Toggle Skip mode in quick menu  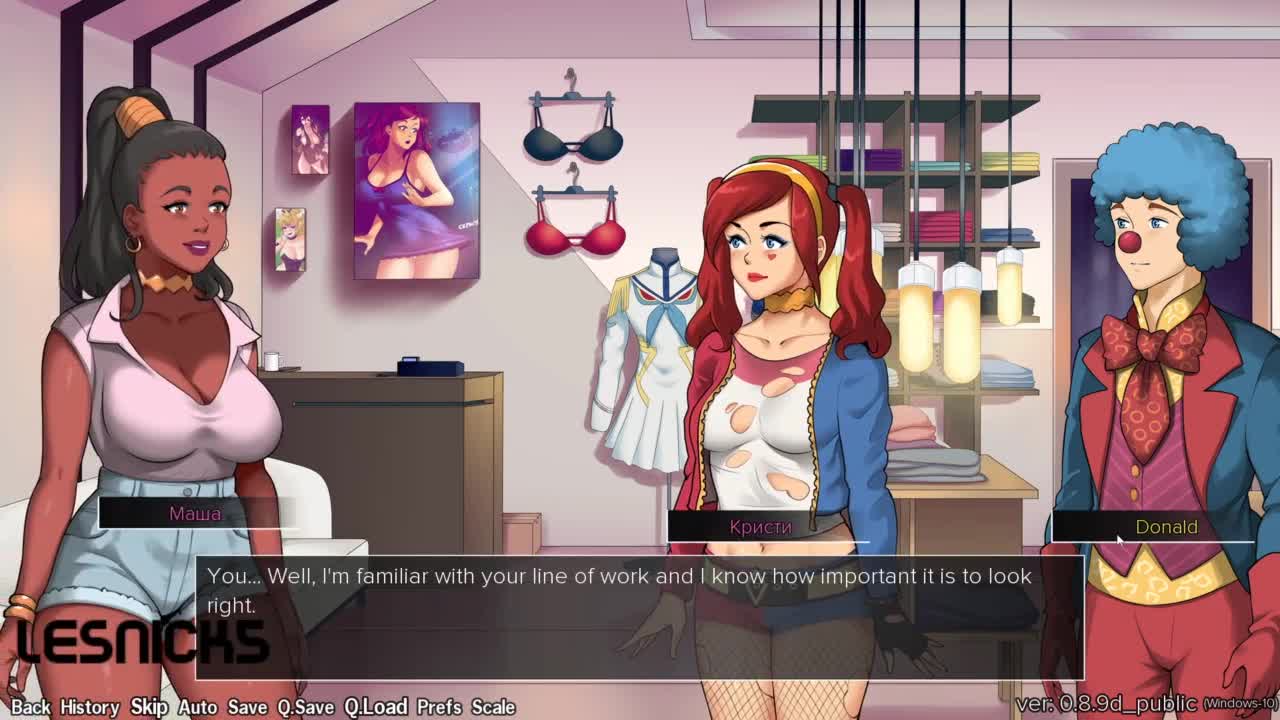point(149,707)
